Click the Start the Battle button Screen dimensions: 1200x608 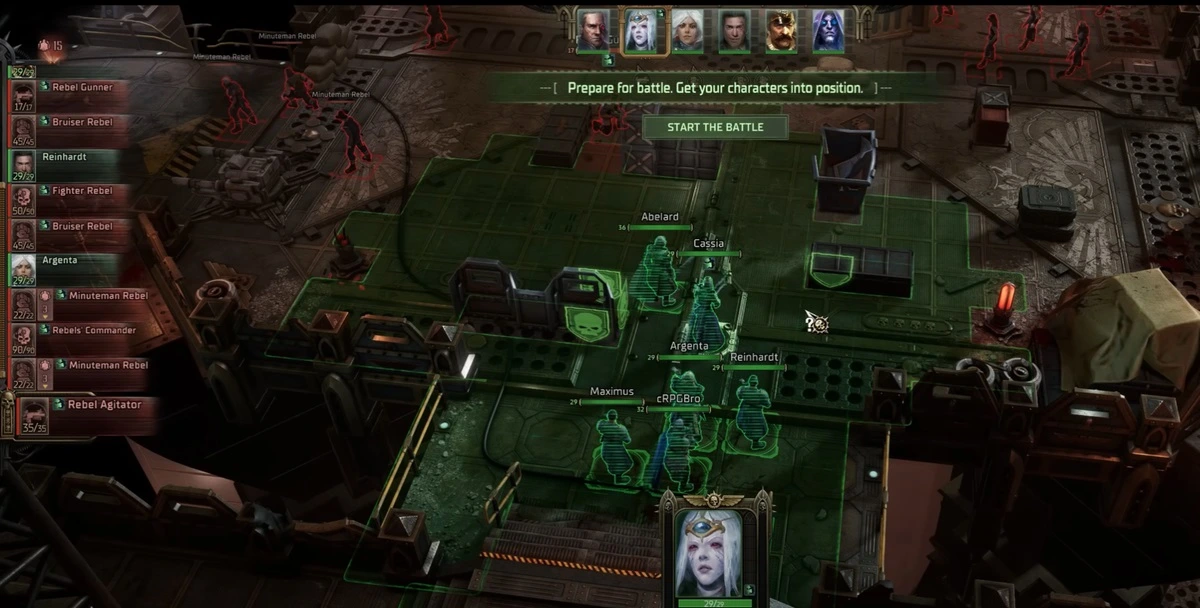tap(715, 127)
